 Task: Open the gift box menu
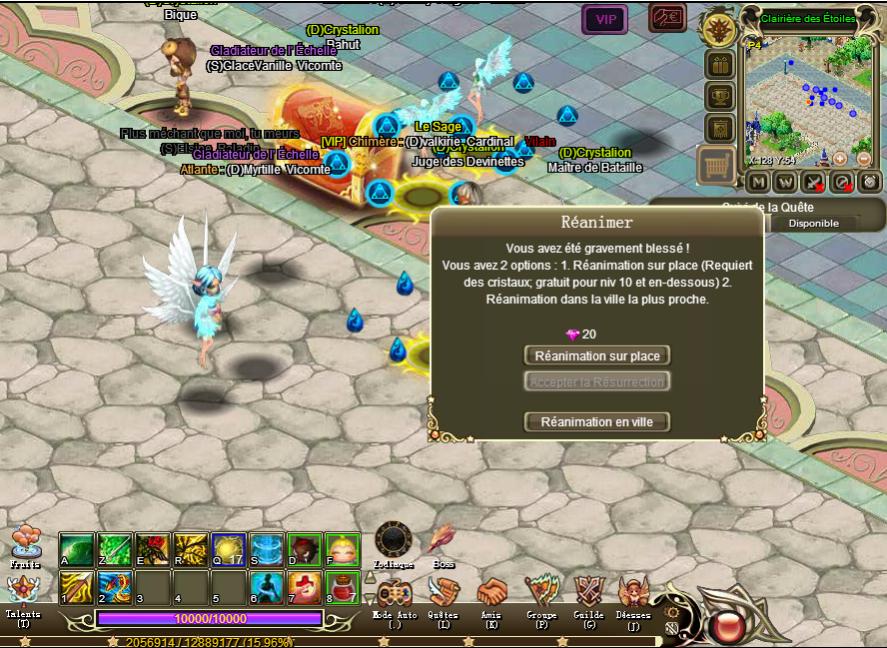coord(719,65)
